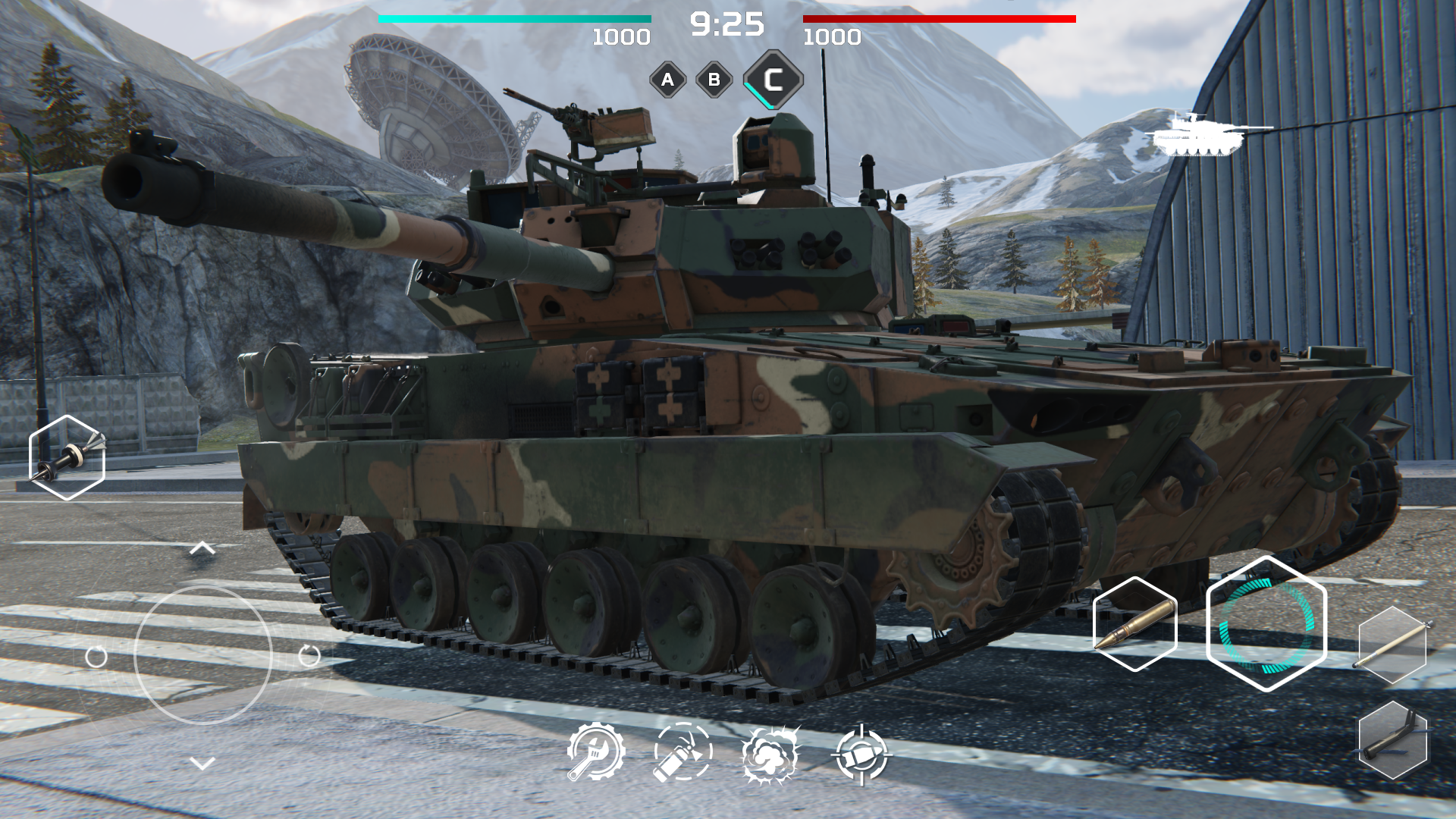Select capture point A marker
Image resolution: width=1456 pixels, height=819 pixels.
pos(667,80)
